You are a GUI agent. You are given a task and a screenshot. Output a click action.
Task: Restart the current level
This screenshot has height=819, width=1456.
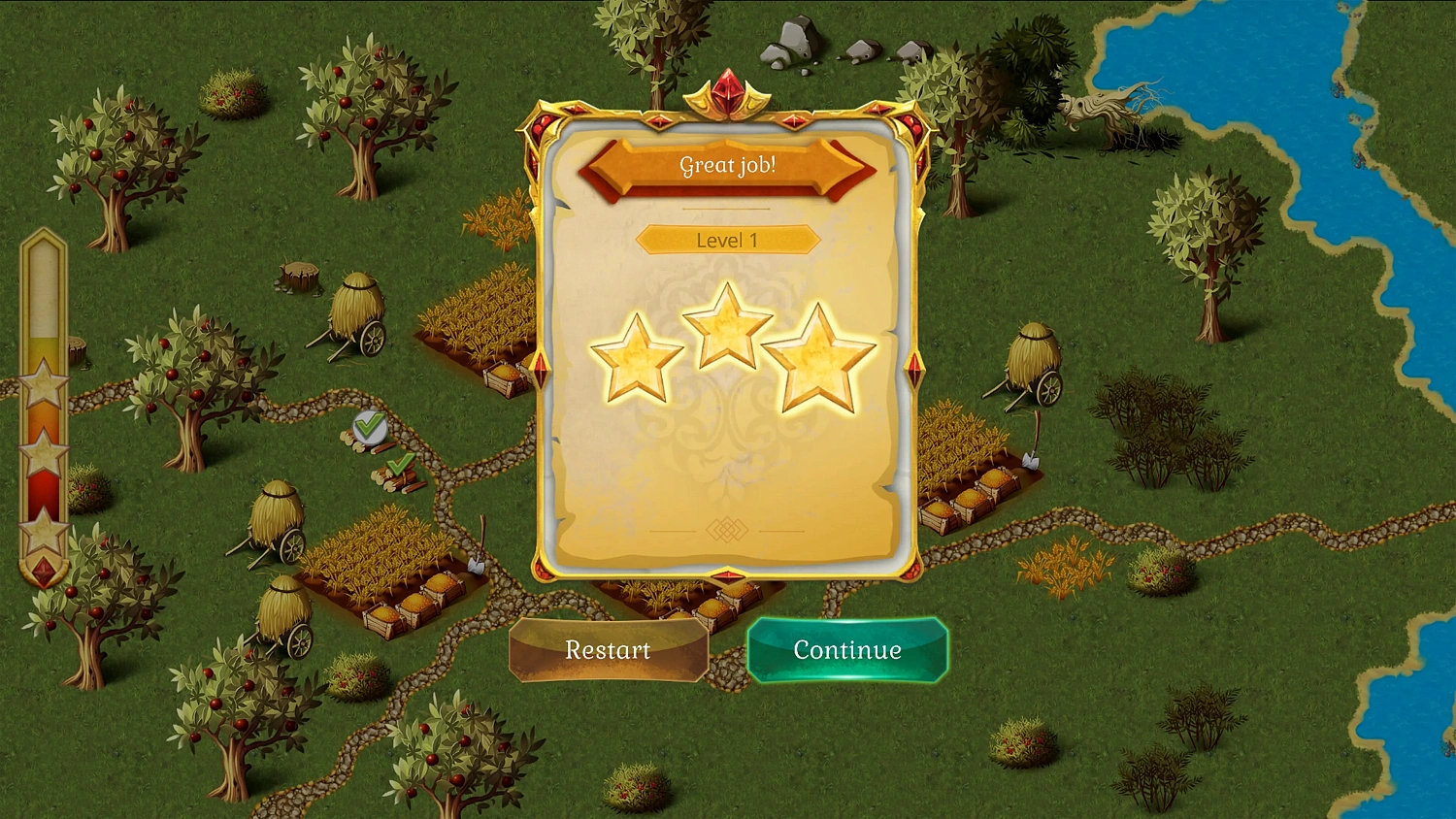click(x=608, y=650)
